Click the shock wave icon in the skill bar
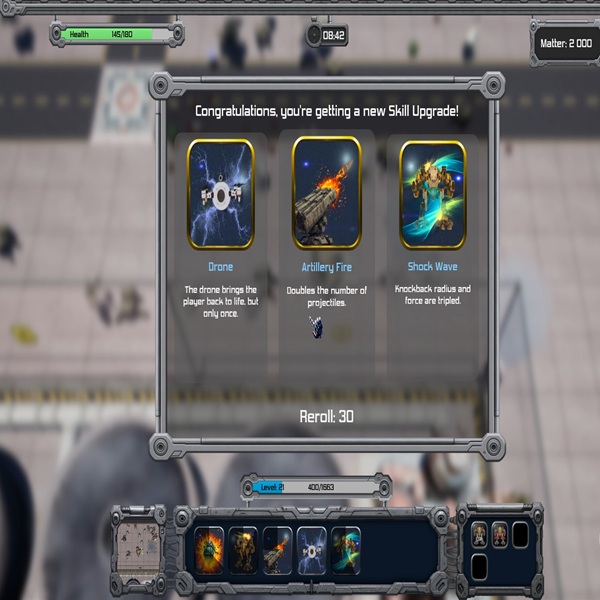The width and height of the screenshot is (600, 600). 346,551
